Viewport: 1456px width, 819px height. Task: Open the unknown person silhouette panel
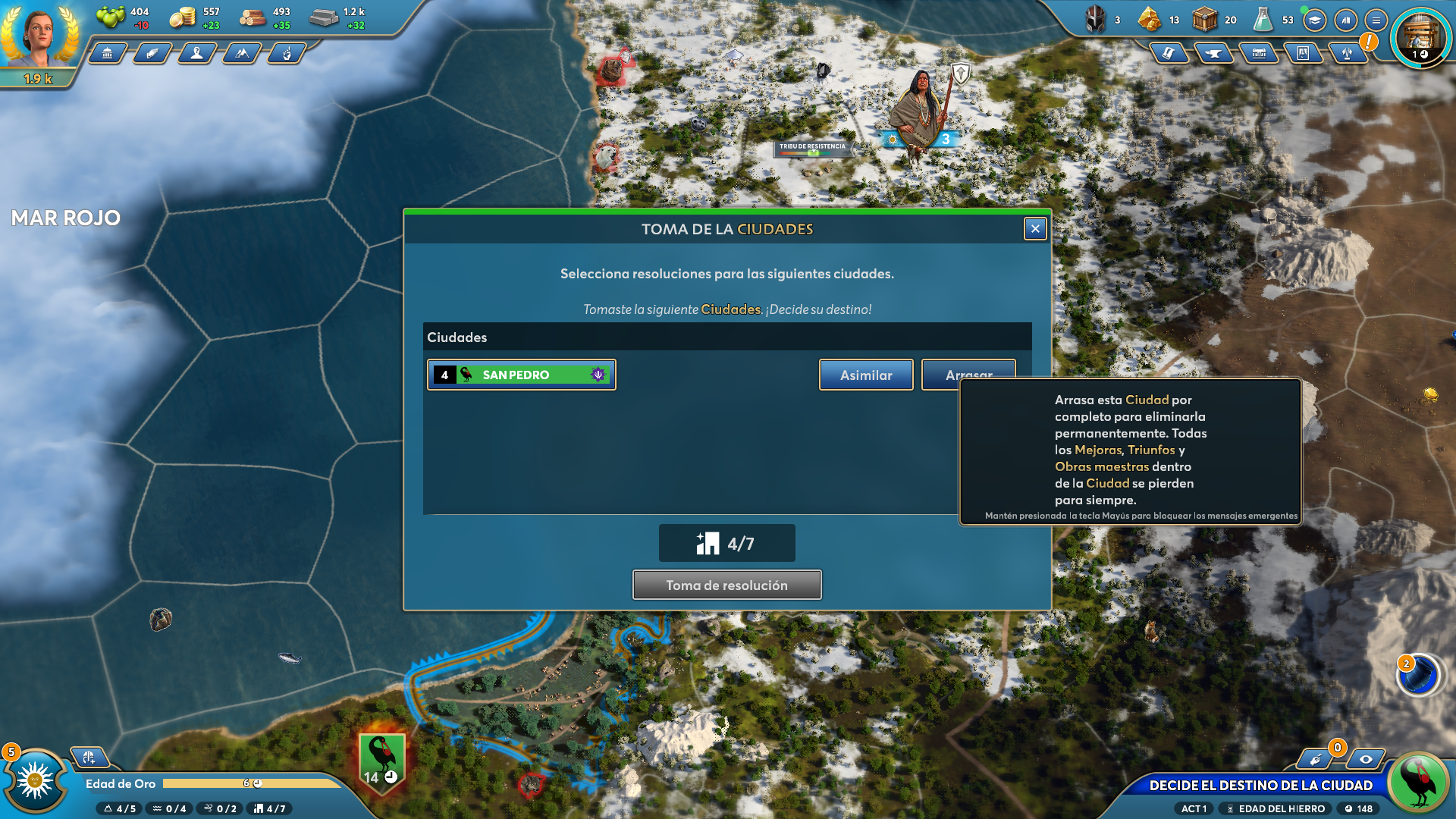pos(197,54)
